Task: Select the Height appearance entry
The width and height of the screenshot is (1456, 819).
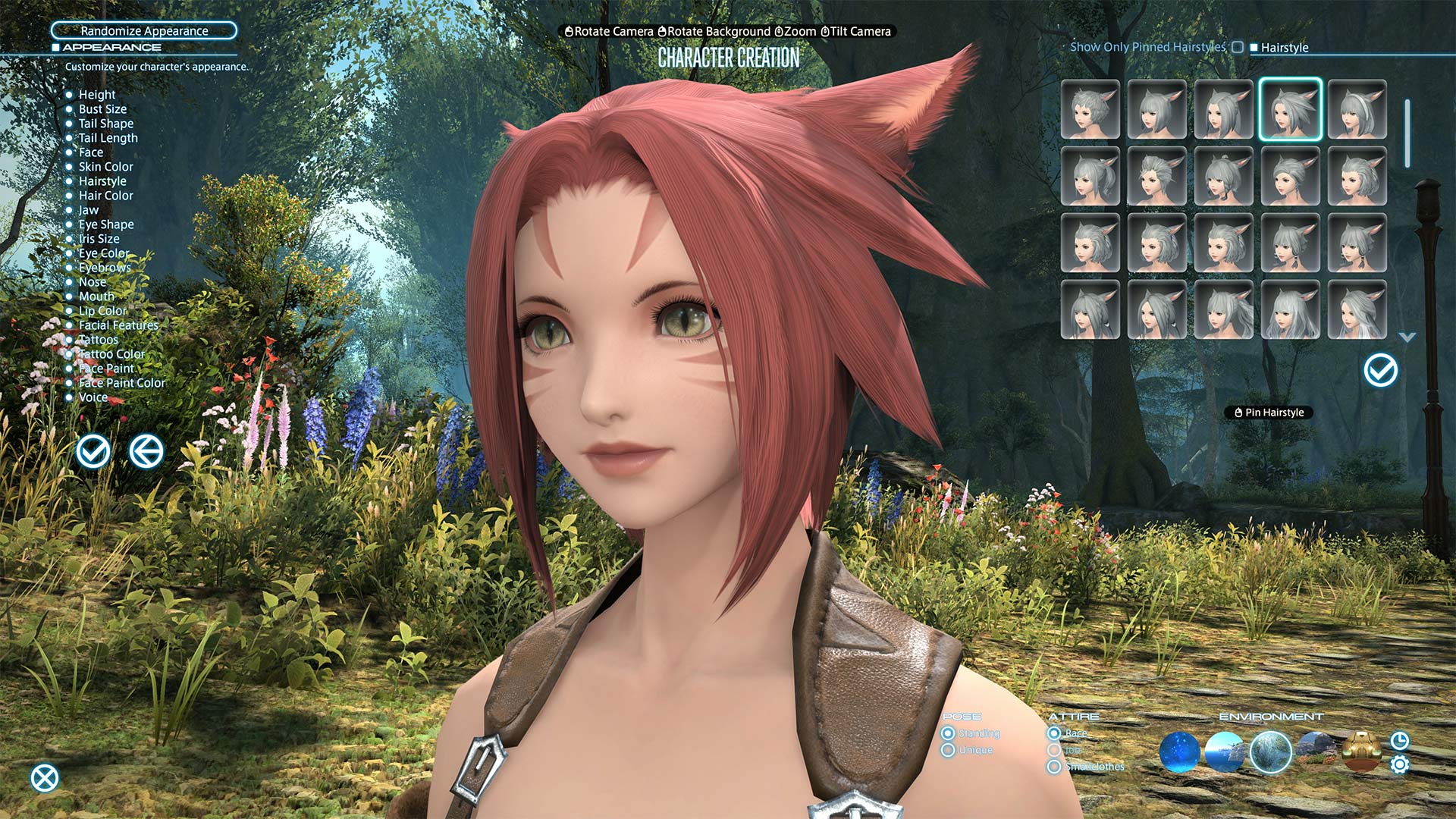Action: [x=97, y=95]
